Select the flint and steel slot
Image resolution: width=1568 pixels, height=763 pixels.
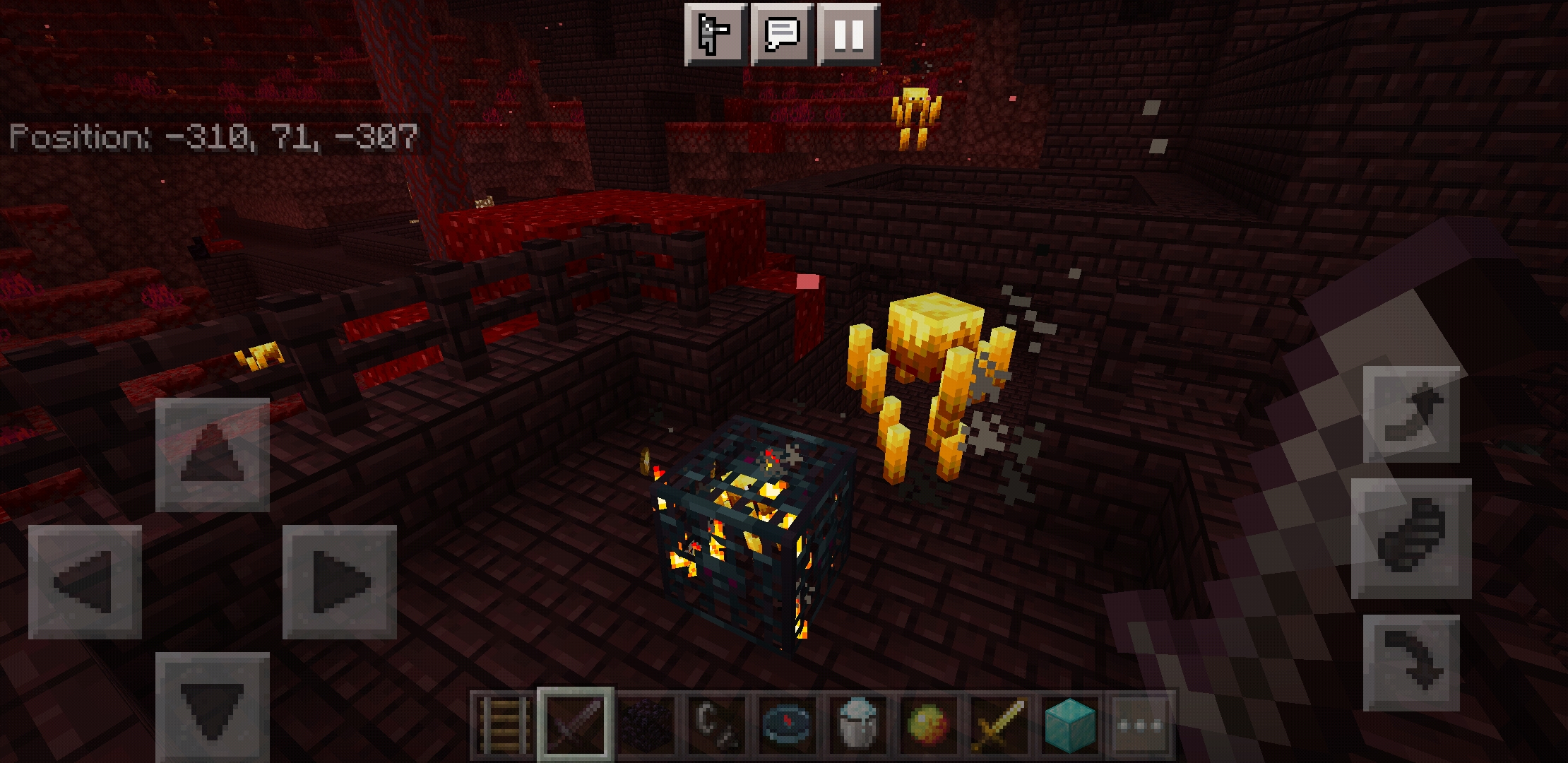click(716, 726)
